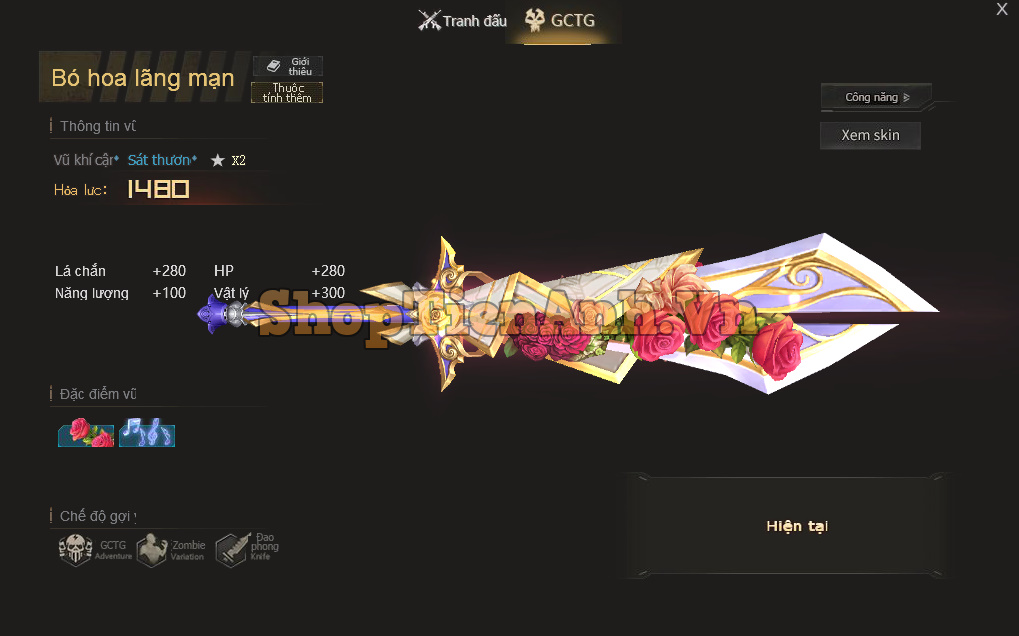Screen dimensions: 1019x636
Task: Show Thuộc tính thêm extra attributes
Action: 287,93
